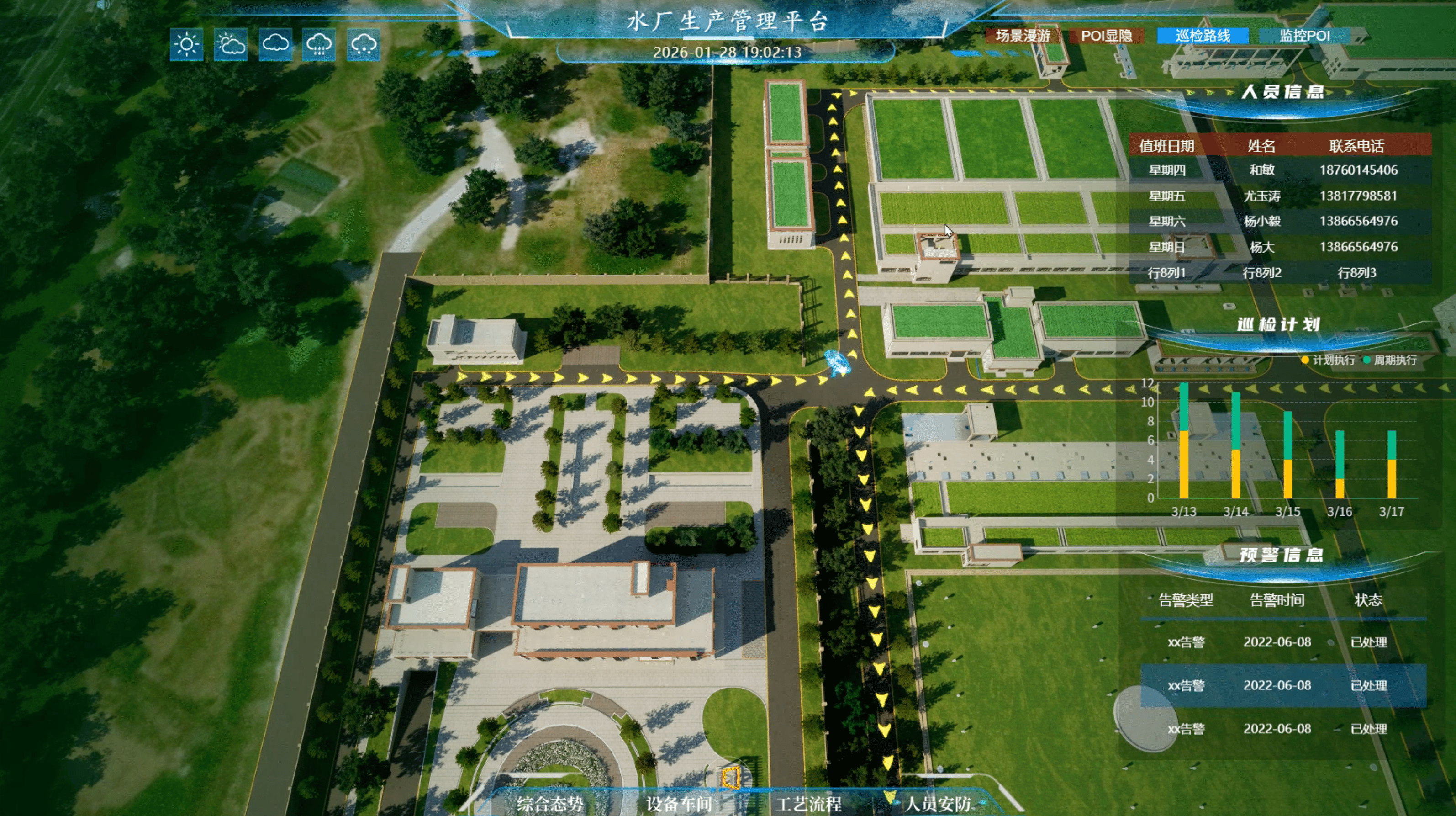Select the 星期四 和敏 duty row

(1280, 170)
